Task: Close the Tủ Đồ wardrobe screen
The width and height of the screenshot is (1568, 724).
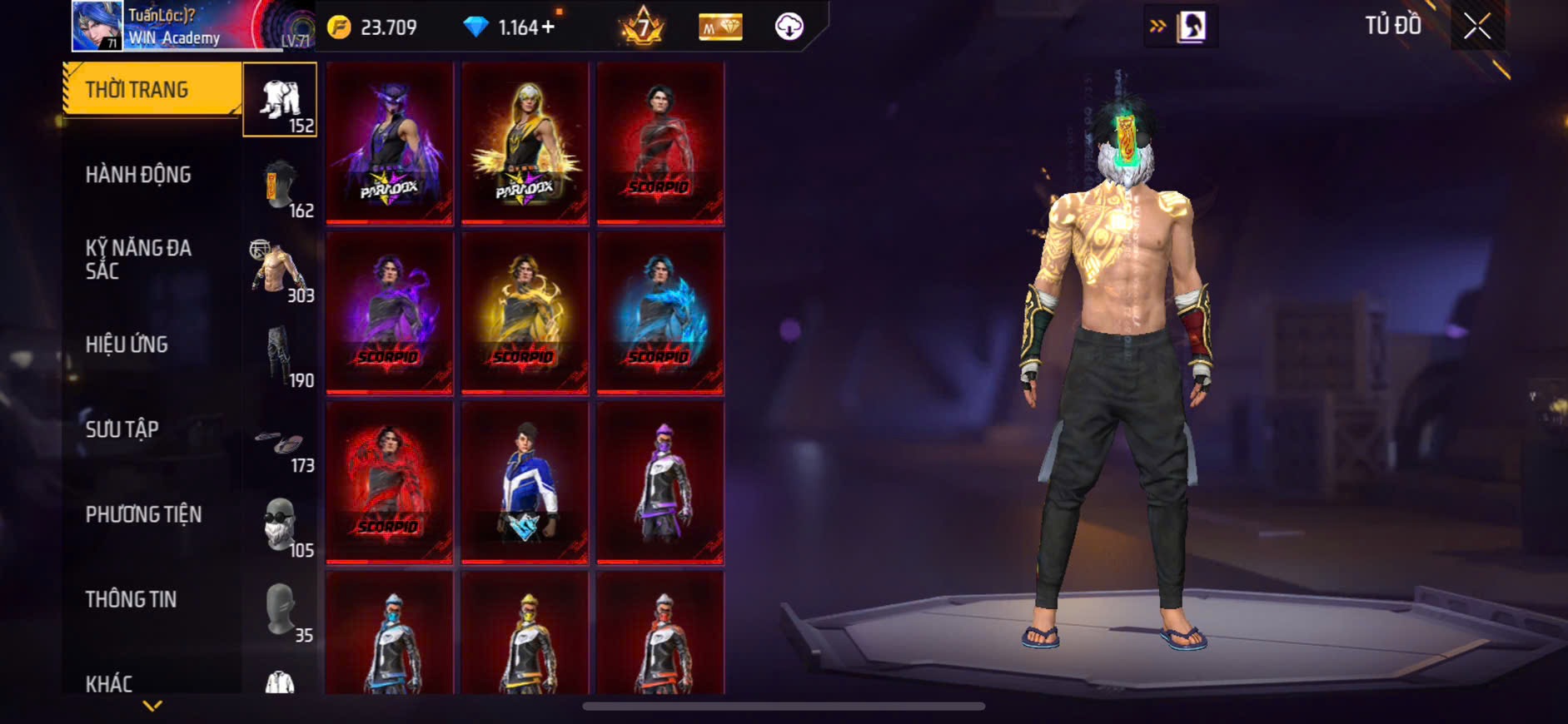Action: tap(1477, 27)
